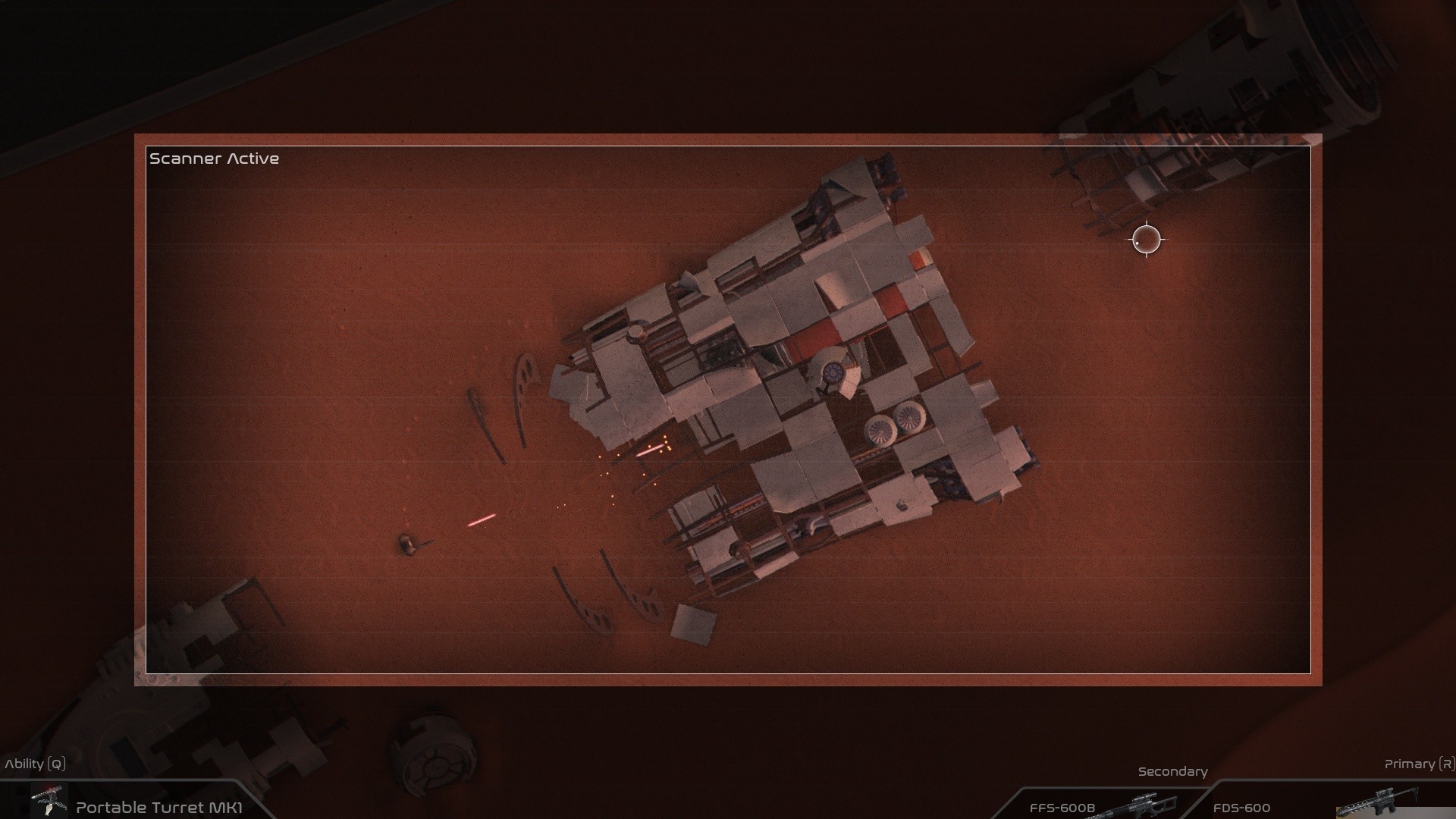Select the Scanner Active header label

pos(215,158)
